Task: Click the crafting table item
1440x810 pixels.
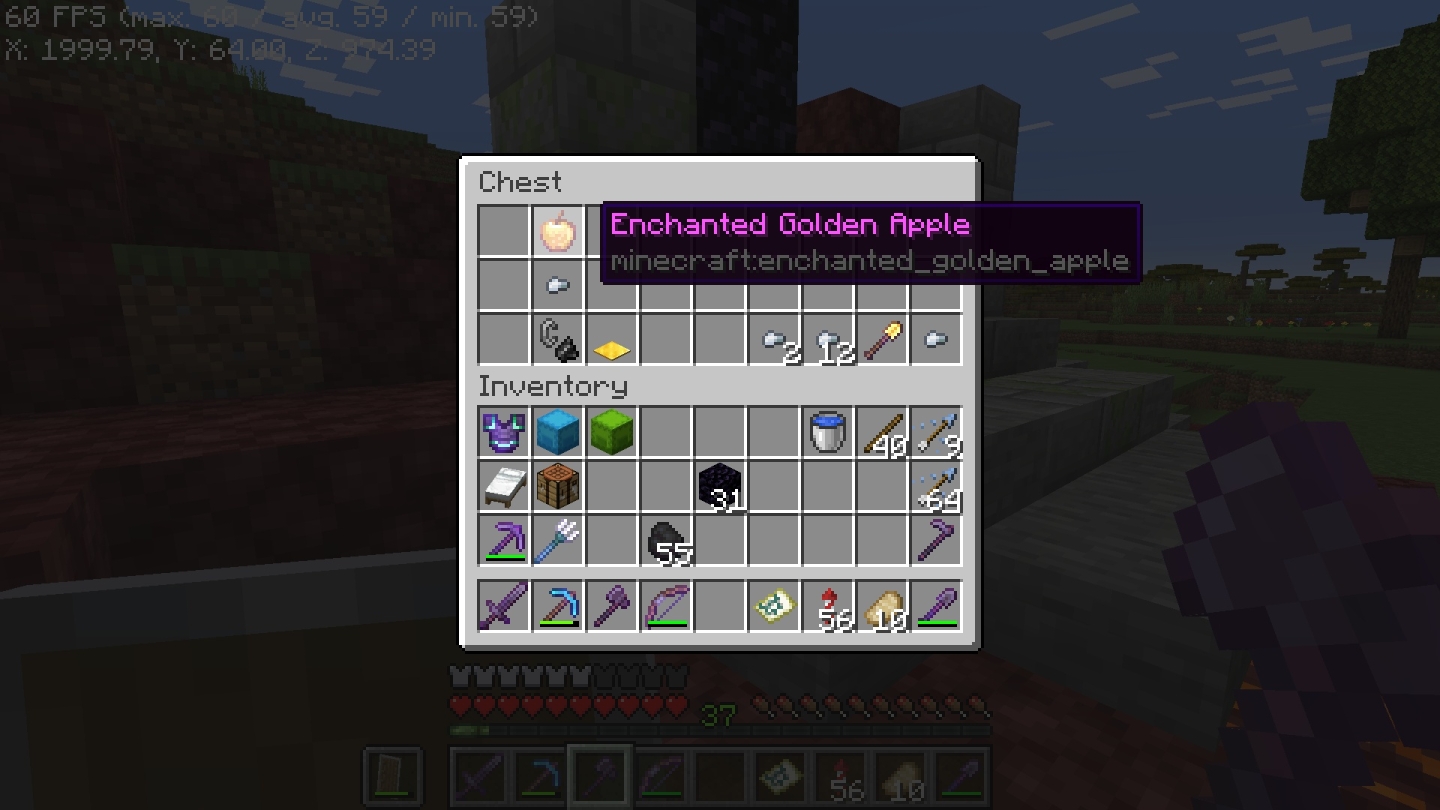Action: point(557,486)
